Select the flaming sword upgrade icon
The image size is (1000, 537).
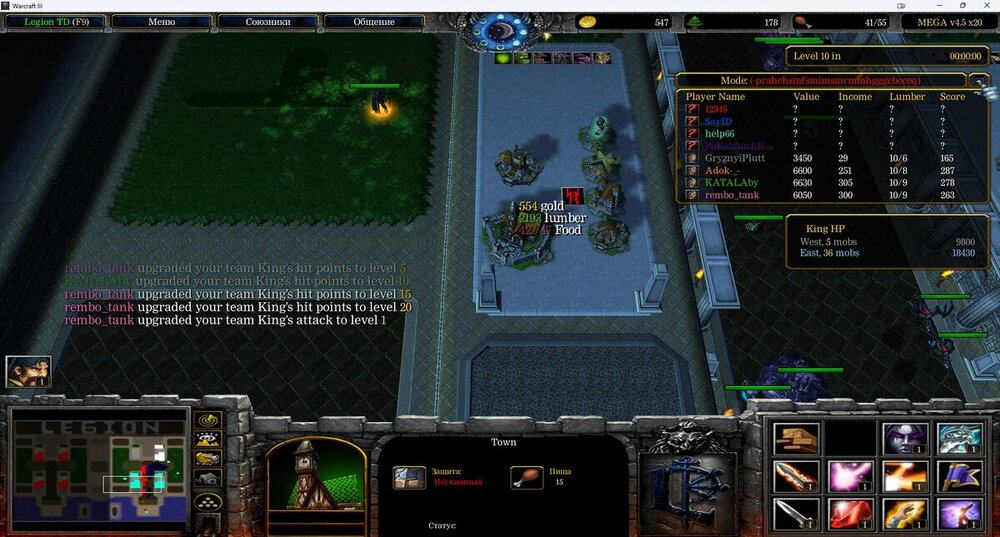796,476
